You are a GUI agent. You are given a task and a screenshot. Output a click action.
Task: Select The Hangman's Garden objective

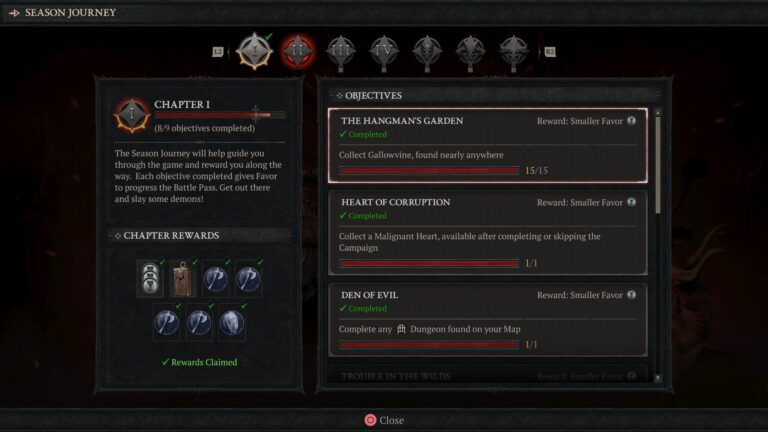point(487,145)
